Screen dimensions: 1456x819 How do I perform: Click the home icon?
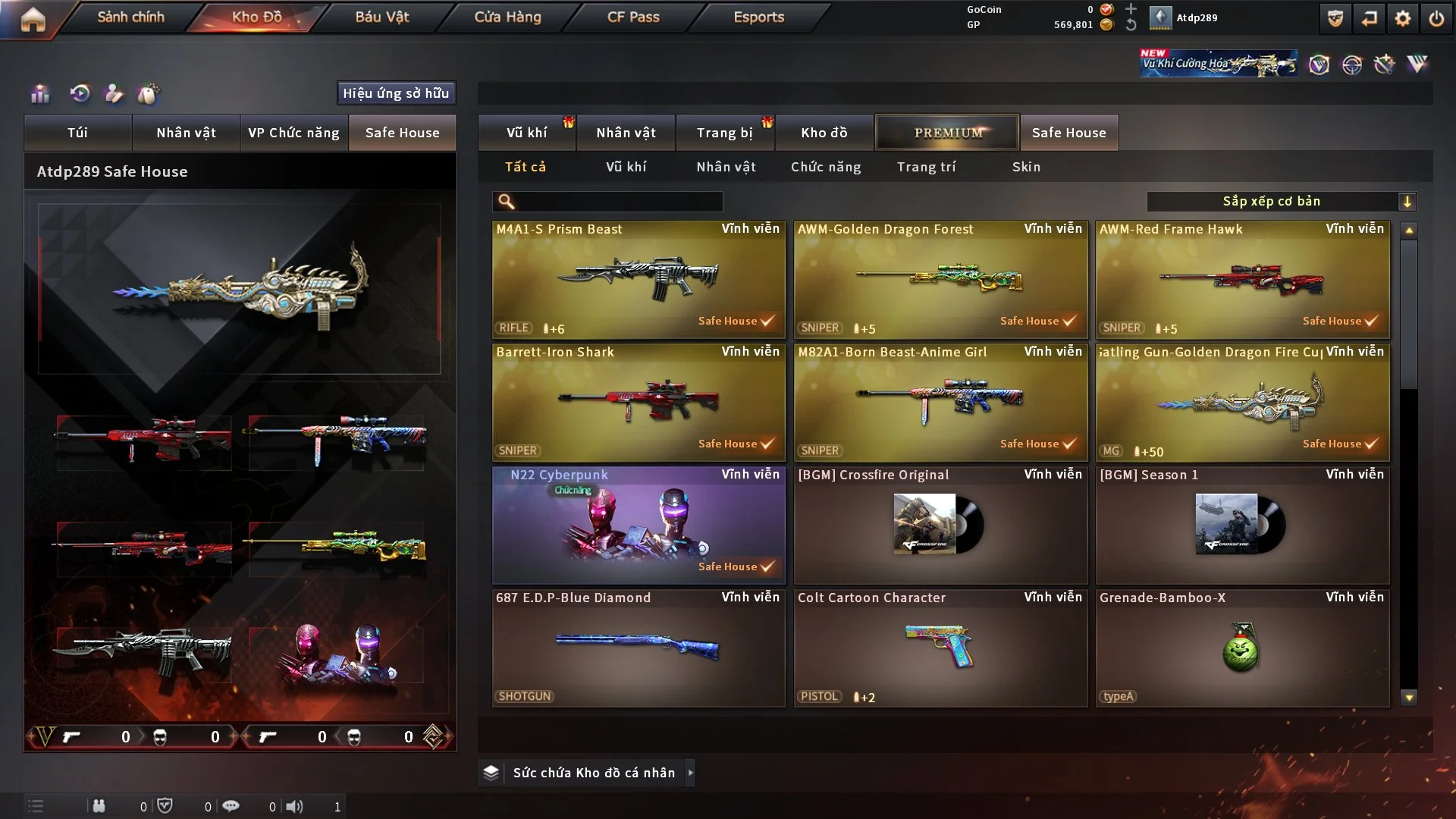(x=33, y=19)
